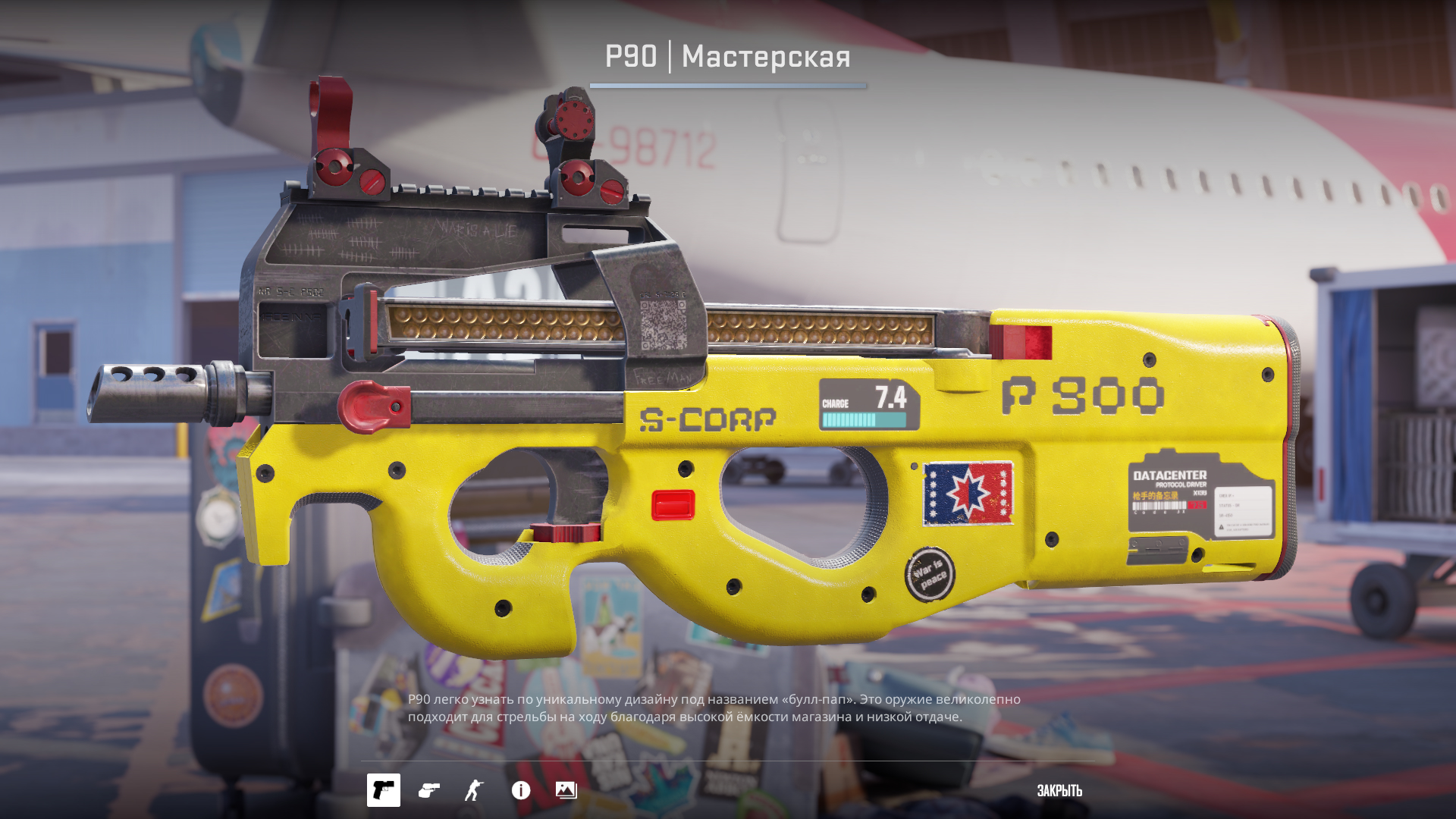
Task: Open the item info icon
Action: [521, 790]
